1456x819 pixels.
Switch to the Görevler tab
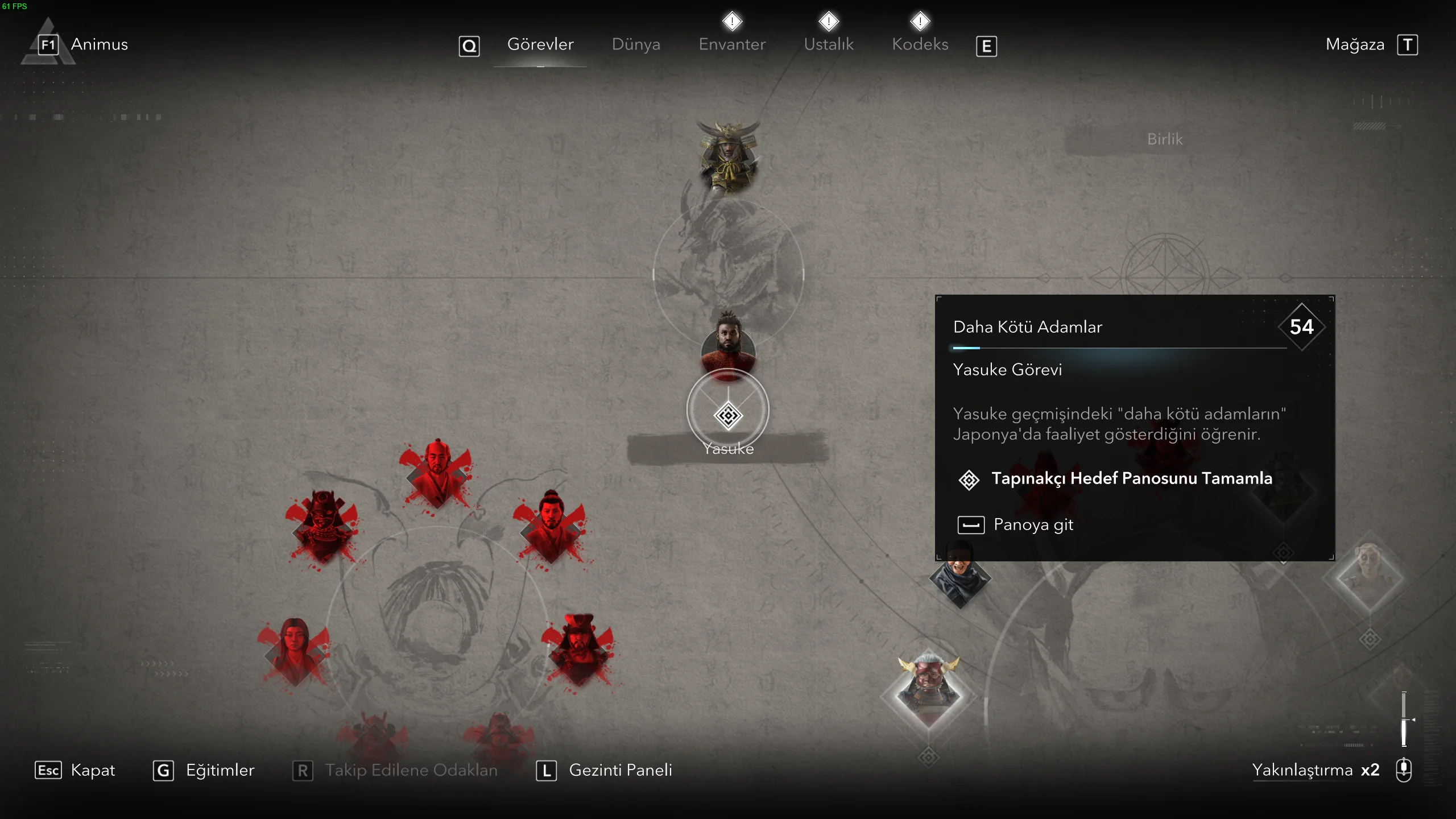point(540,44)
